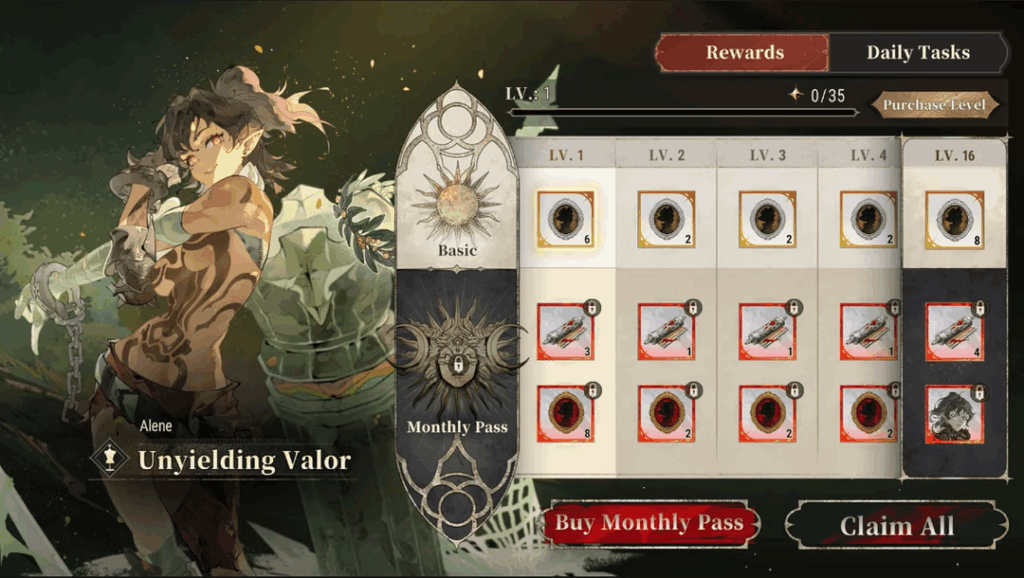
Task: Pick the LV. 3 locked scroll reward
Action: tap(768, 332)
